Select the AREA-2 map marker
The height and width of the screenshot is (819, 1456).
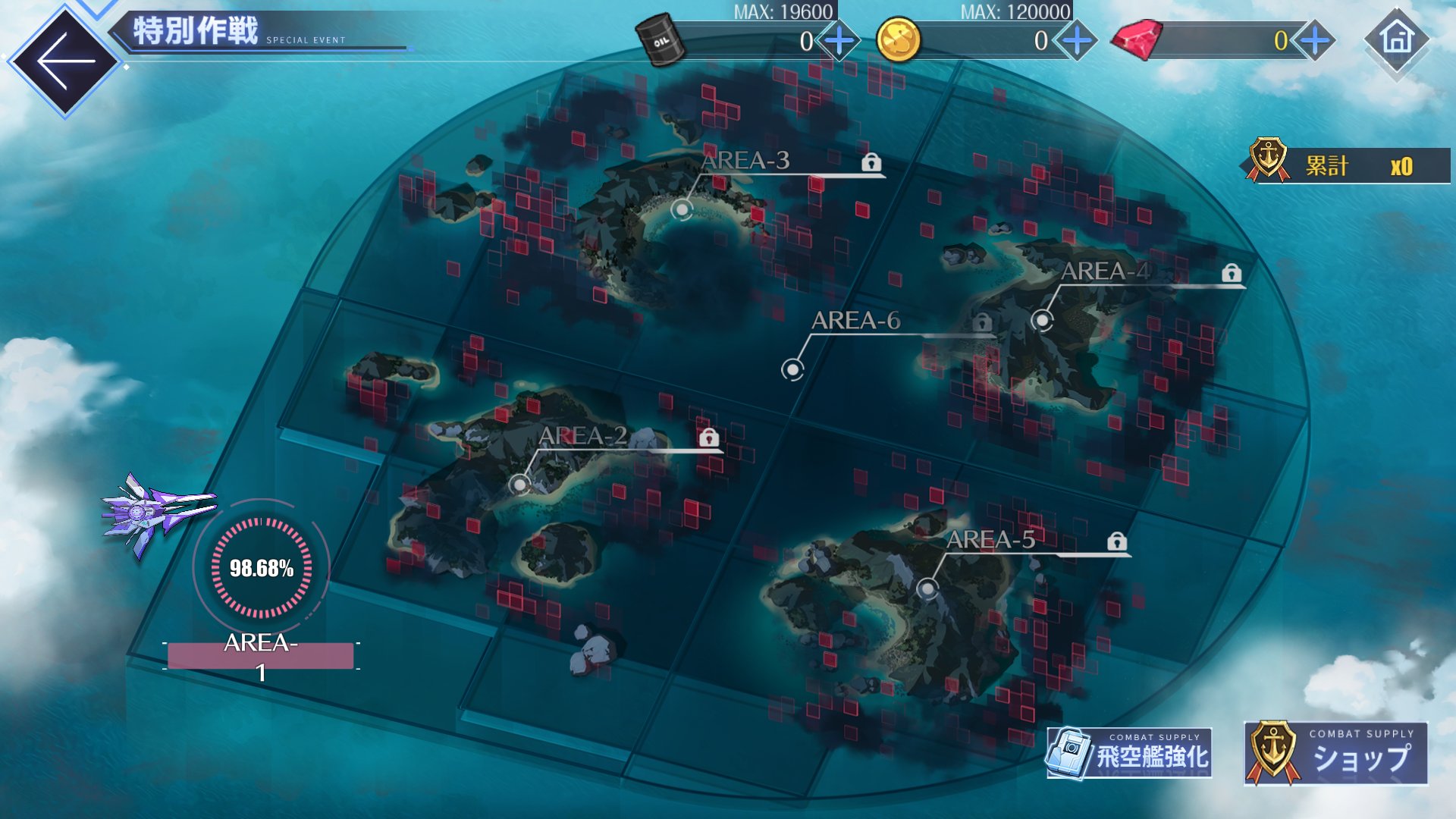519,484
